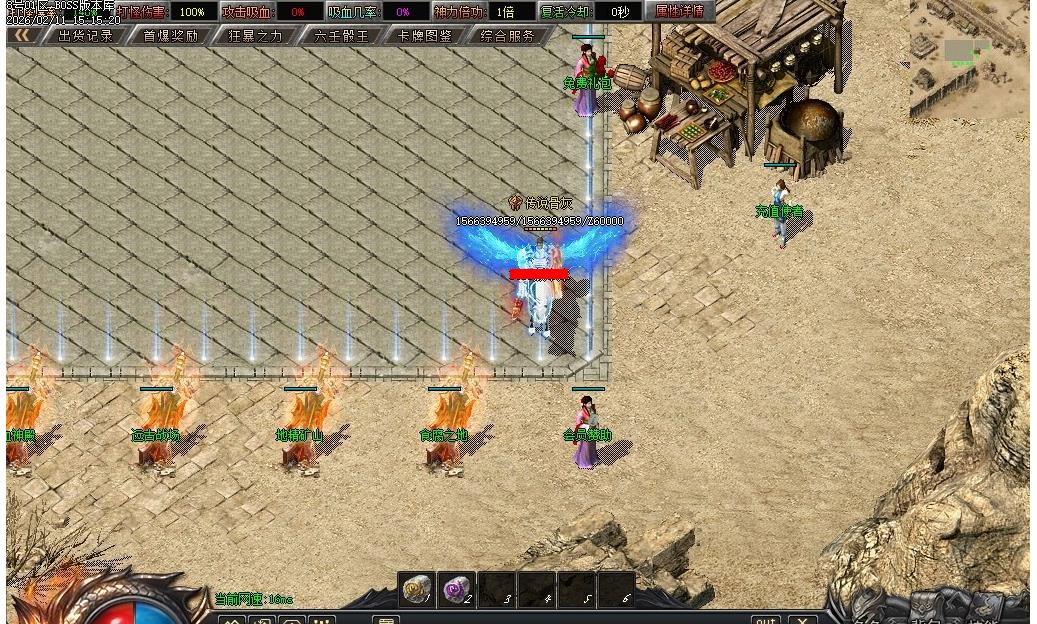Open the 六壬骰王 panel

click(x=341, y=36)
